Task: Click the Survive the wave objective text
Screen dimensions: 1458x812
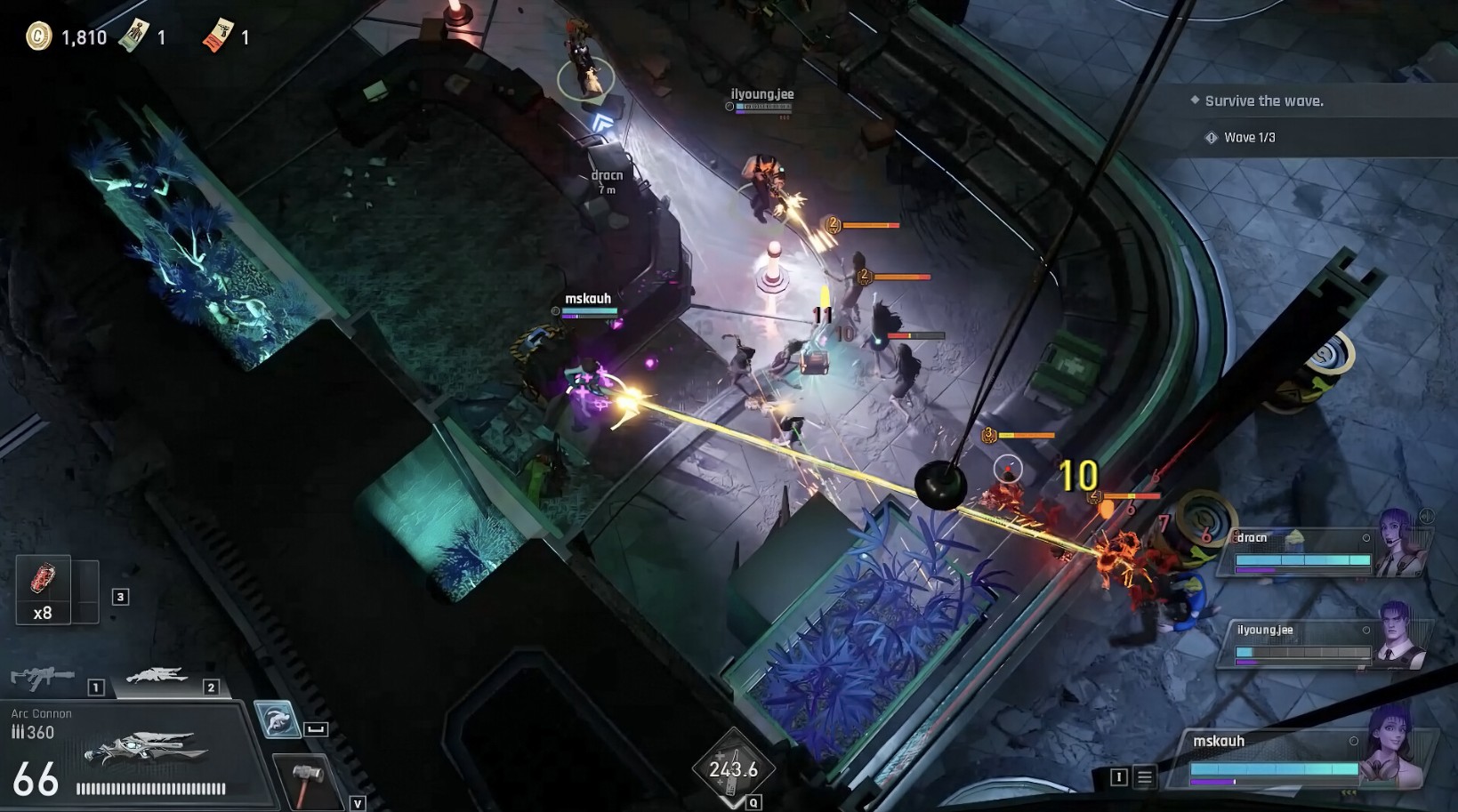Action: [x=1263, y=100]
